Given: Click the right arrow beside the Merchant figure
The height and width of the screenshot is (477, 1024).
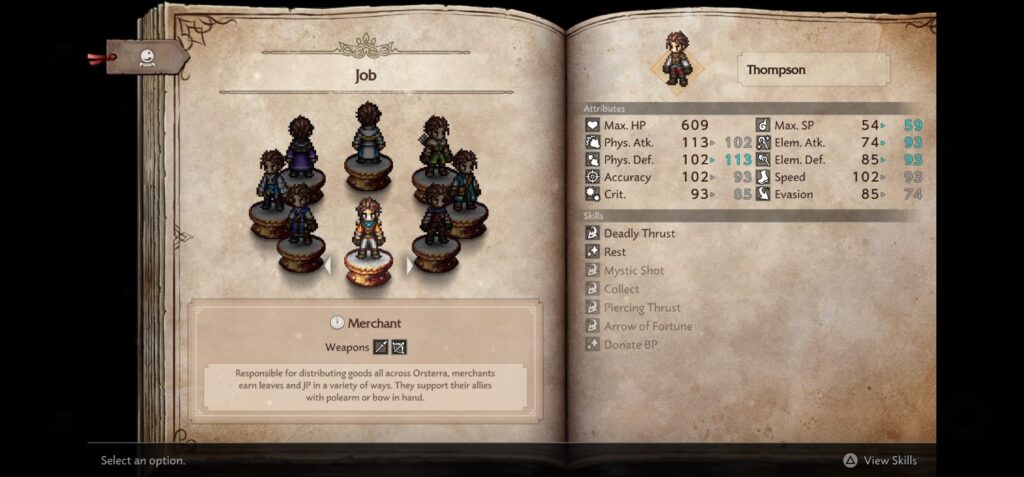Looking at the screenshot, I should (408, 266).
